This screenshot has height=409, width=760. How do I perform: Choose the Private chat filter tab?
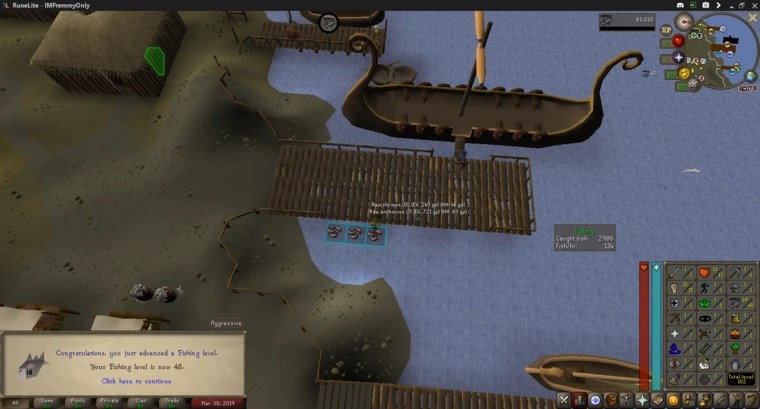click(x=109, y=402)
